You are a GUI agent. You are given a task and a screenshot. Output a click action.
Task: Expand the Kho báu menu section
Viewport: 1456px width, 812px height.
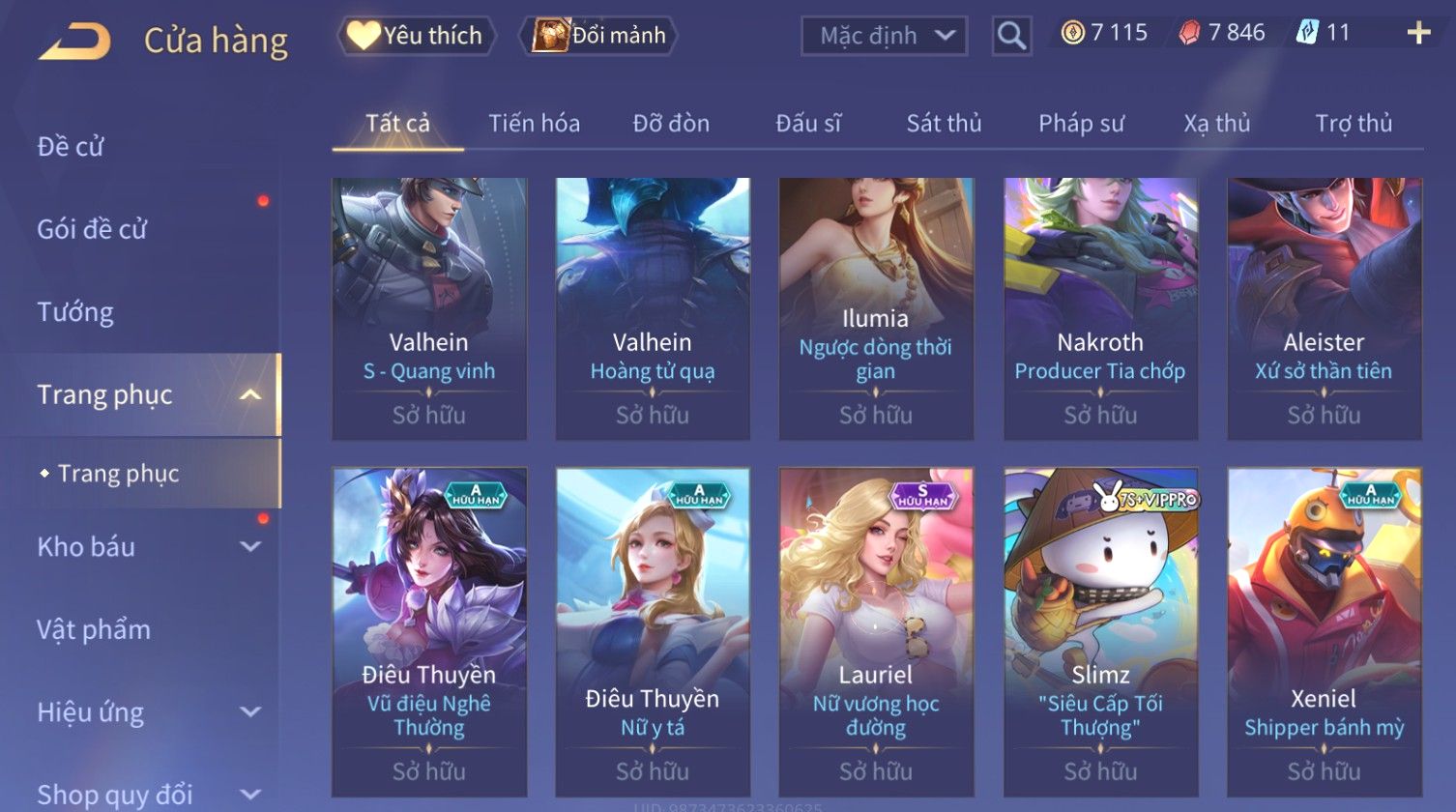pyautogui.click(x=145, y=547)
